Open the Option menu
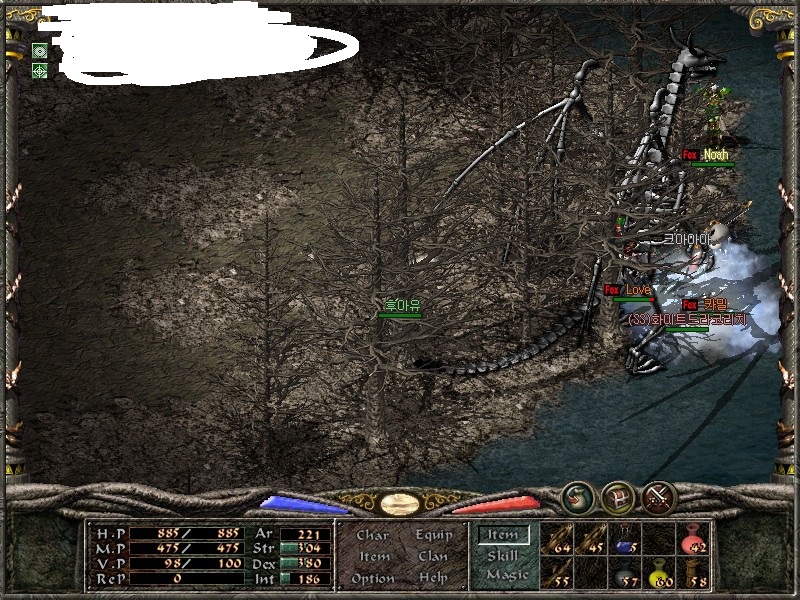Viewport: 800px width, 600px height. [373, 578]
